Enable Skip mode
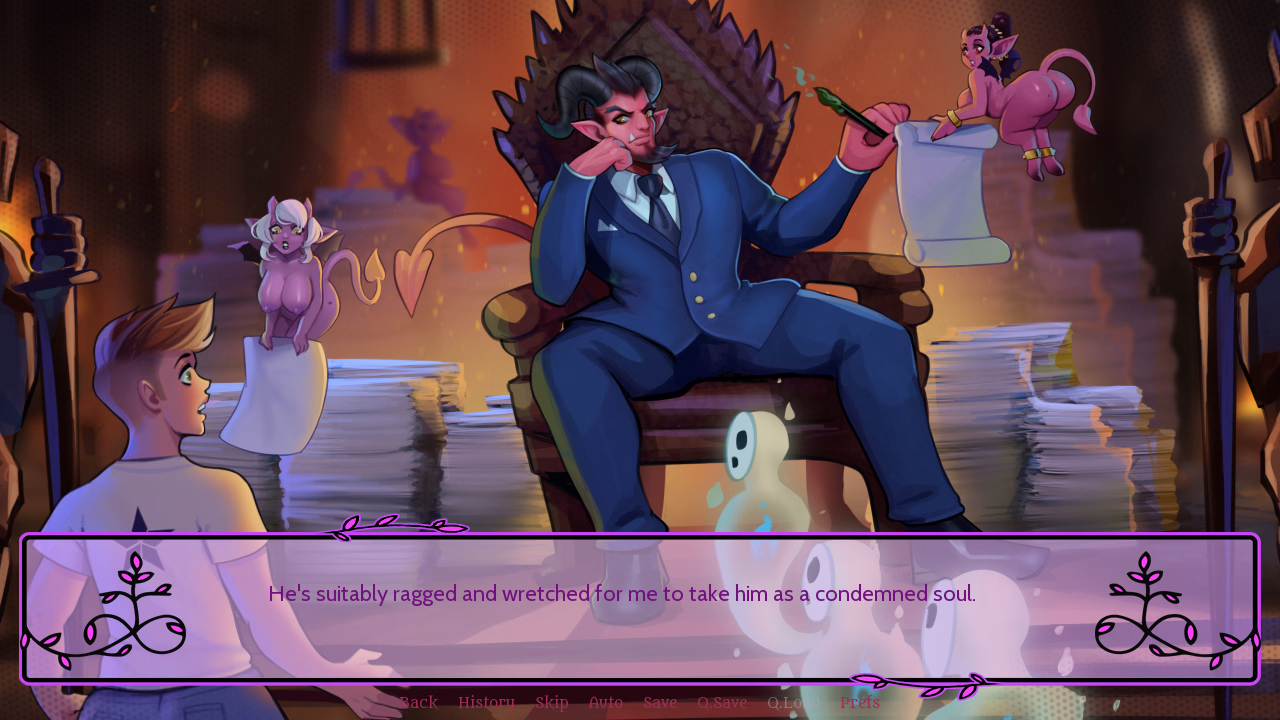 point(551,701)
